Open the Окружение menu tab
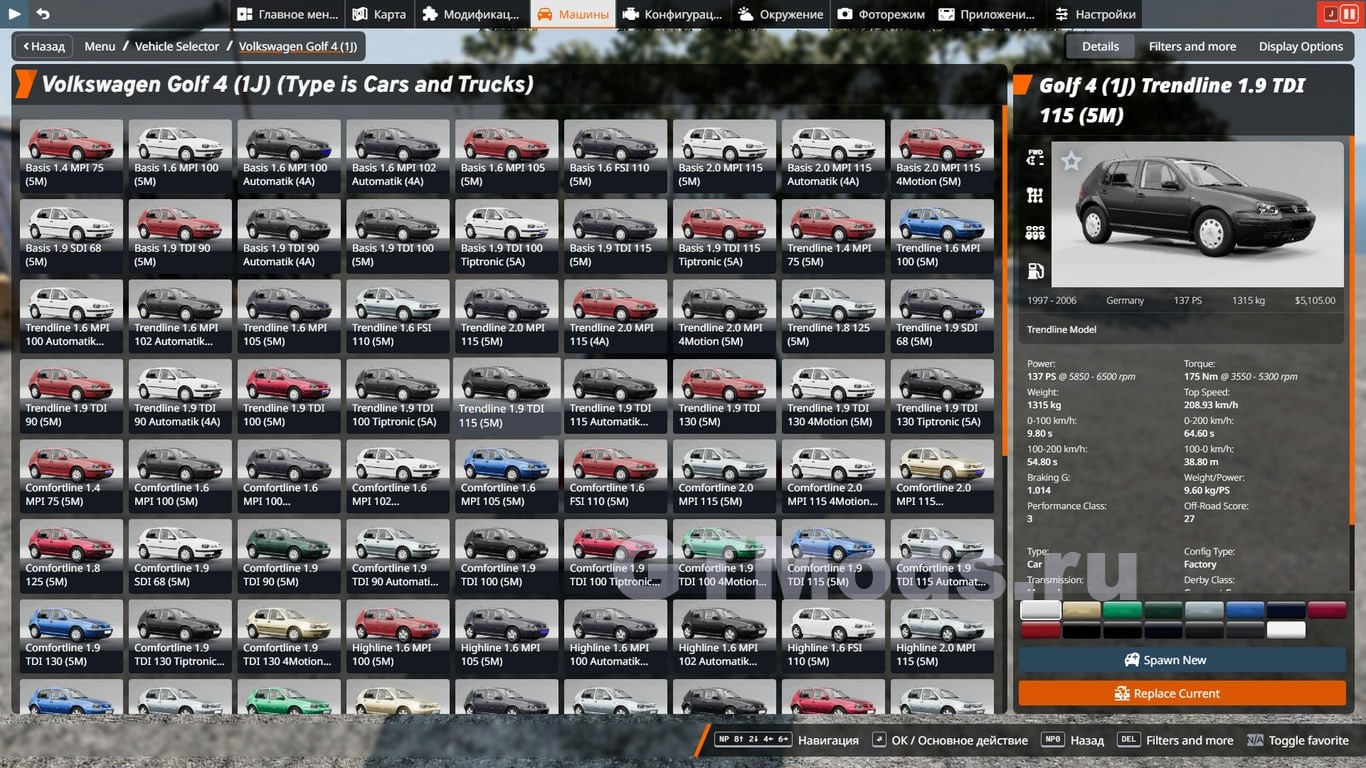 point(780,14)
